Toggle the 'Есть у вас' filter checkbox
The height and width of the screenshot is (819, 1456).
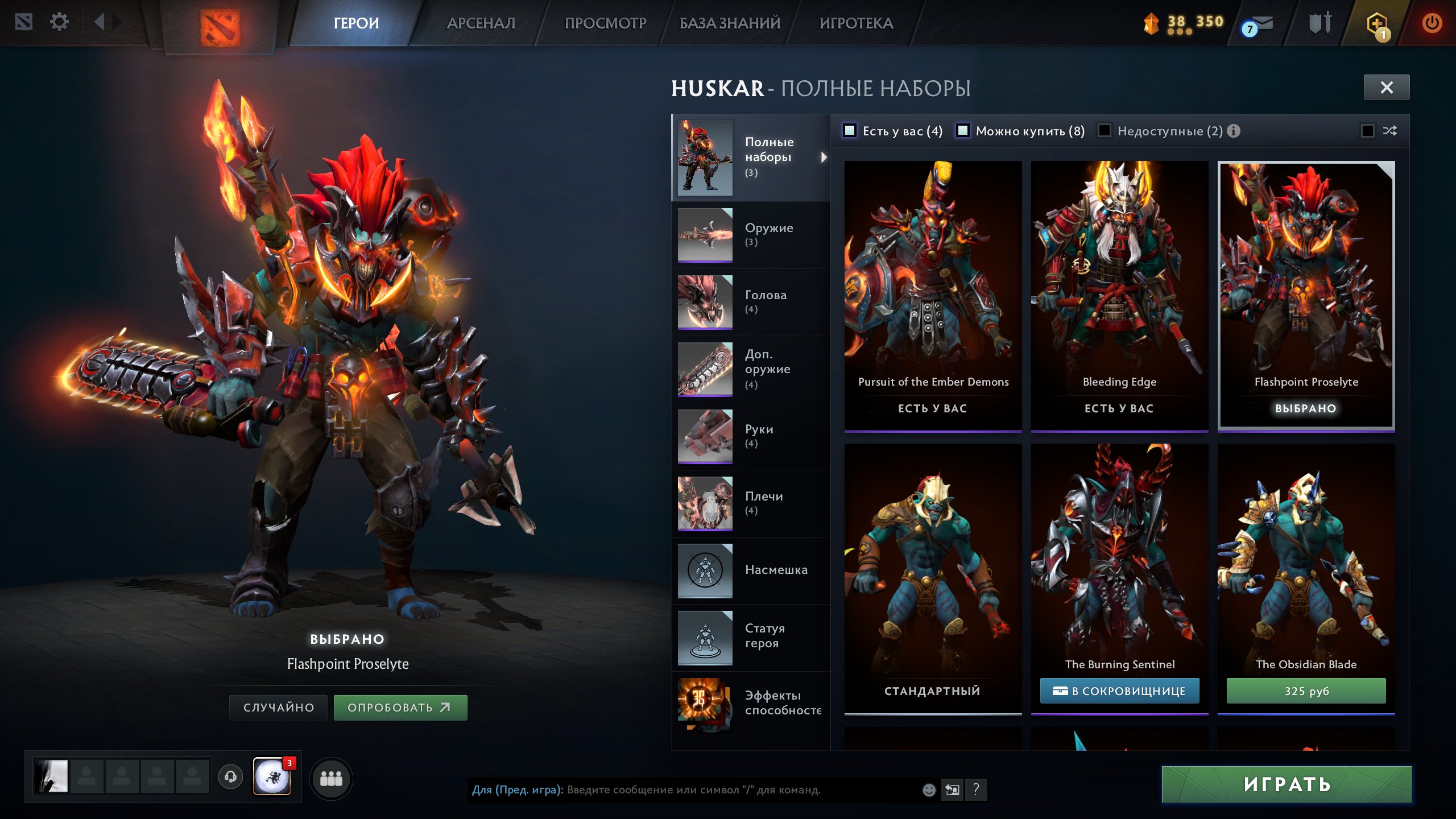(850, 131)
